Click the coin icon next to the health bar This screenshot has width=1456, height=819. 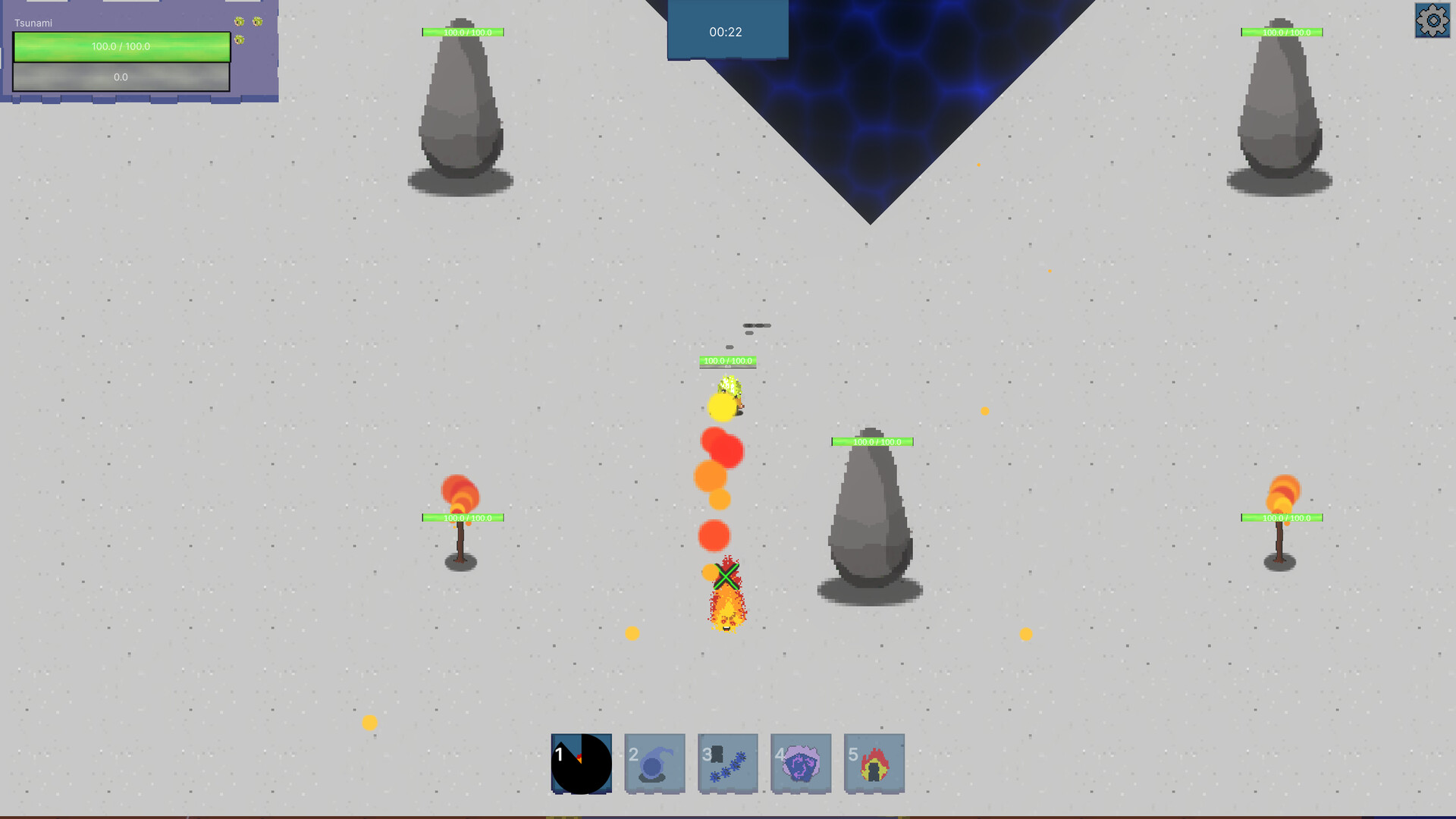[x=240, y=39]
